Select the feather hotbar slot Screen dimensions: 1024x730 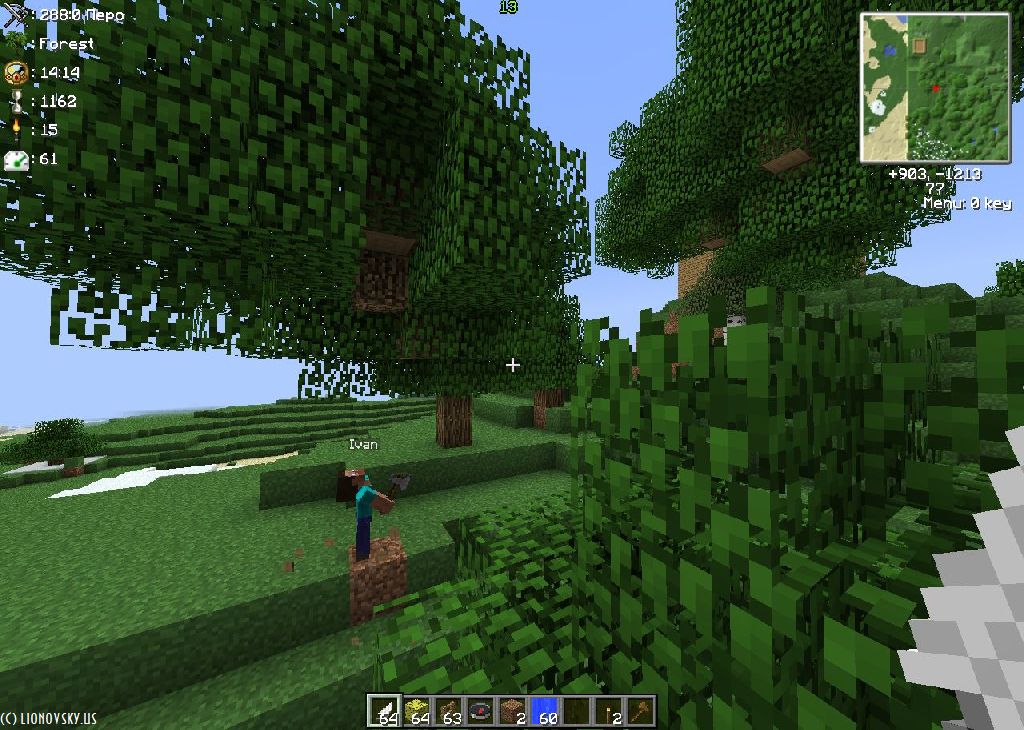click(x=385, y=710)
